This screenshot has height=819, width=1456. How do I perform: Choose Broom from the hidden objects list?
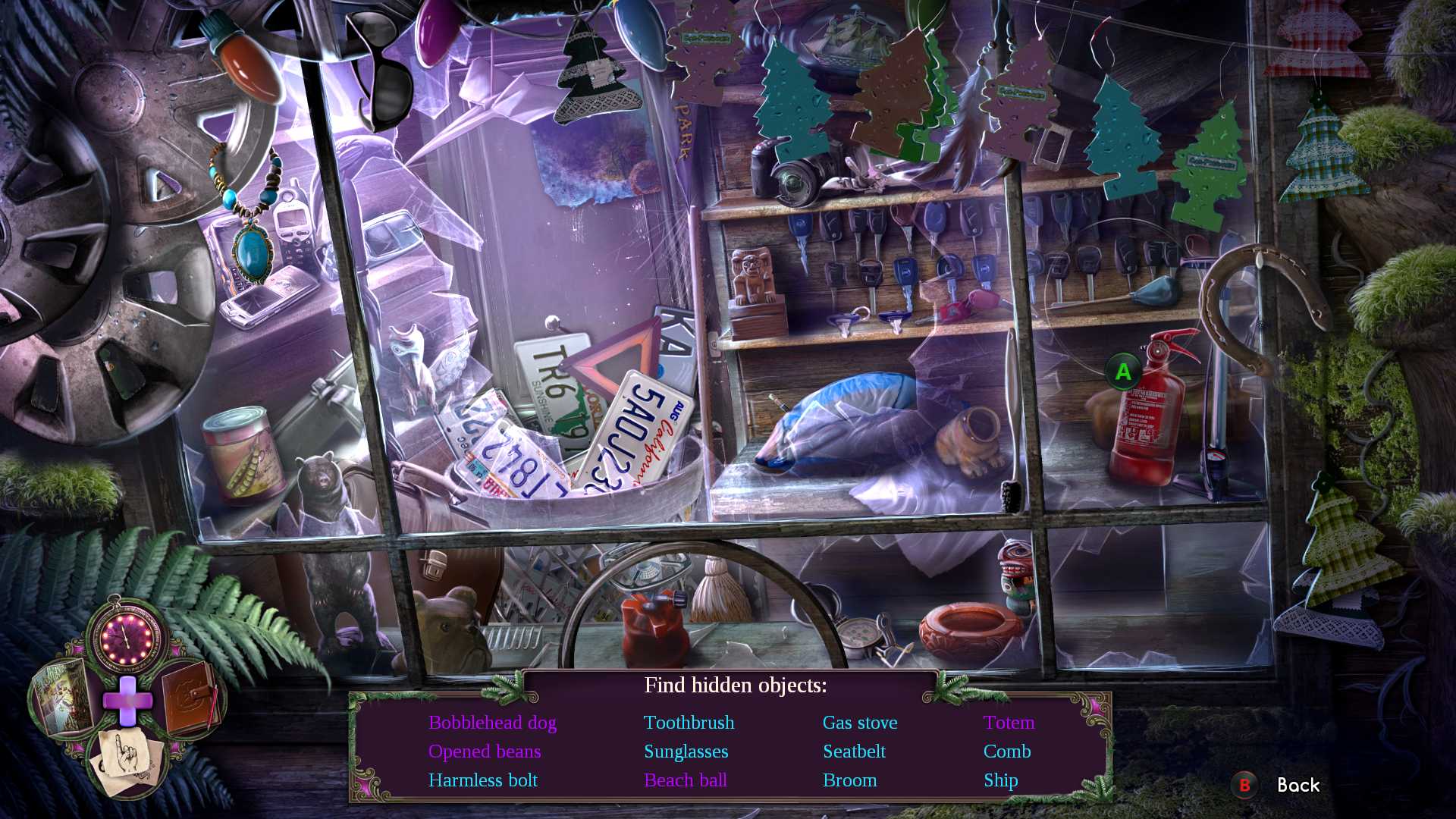click(x=849, y=780)
